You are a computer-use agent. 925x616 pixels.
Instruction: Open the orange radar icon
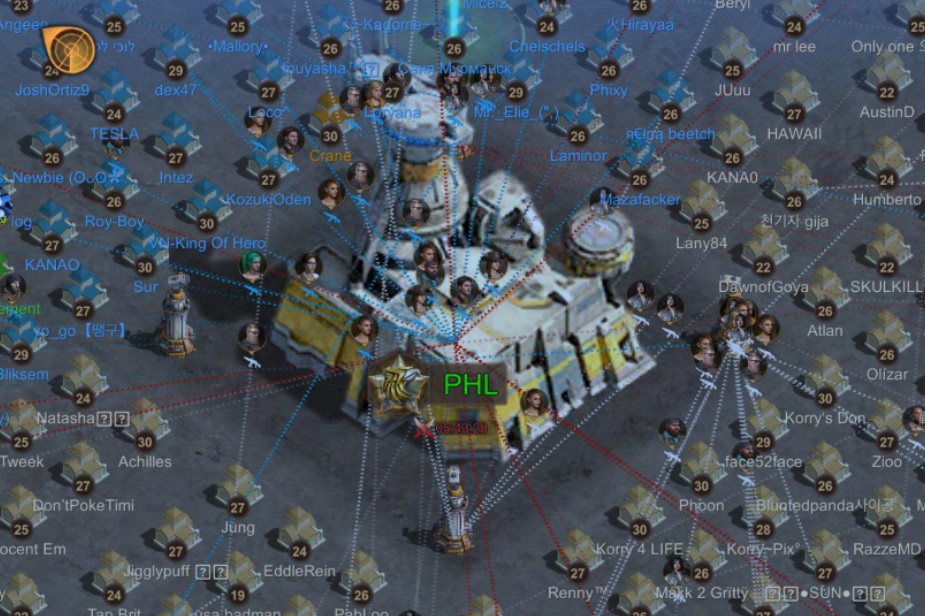click(x=68, y=49)
